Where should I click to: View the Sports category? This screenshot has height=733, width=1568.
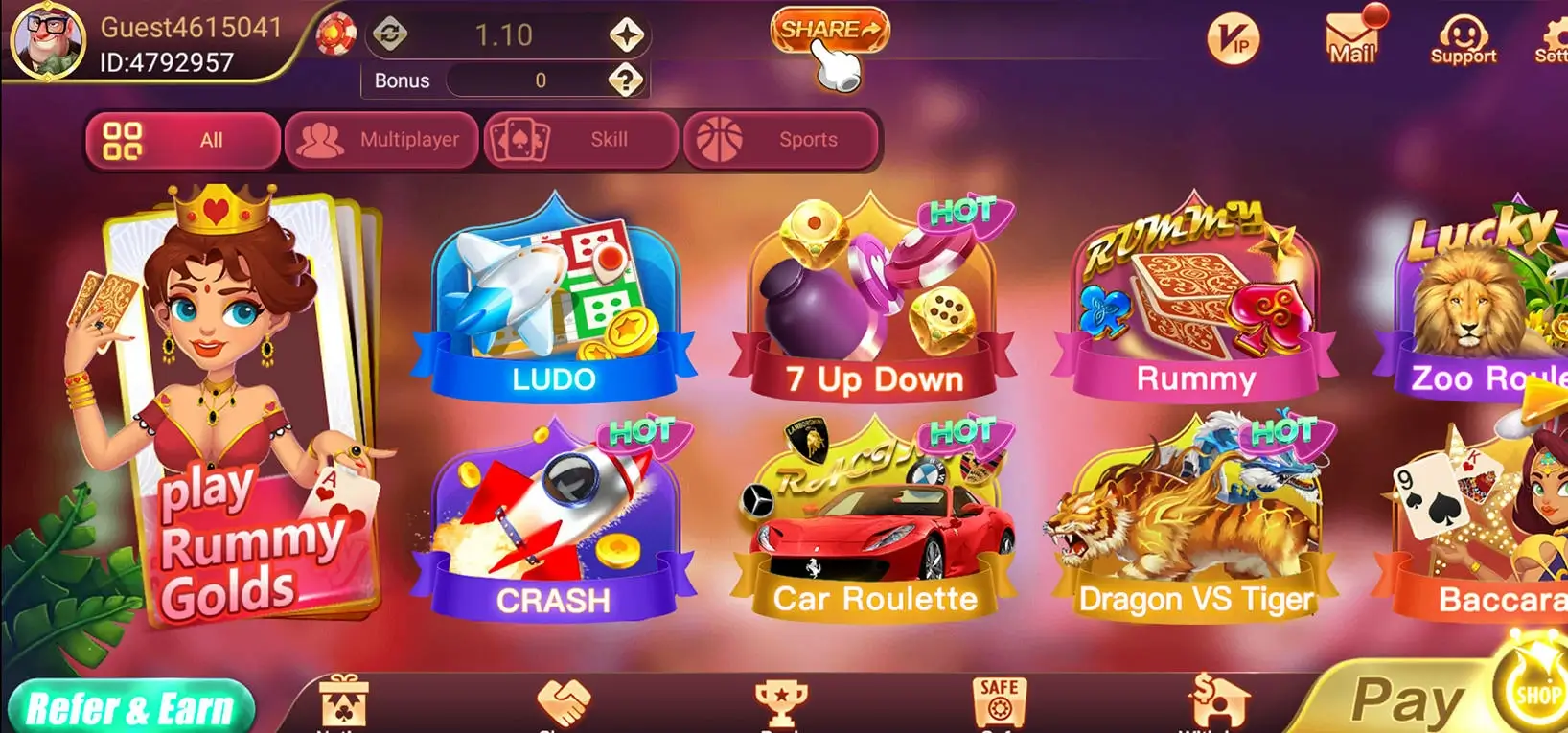(781, 140)
